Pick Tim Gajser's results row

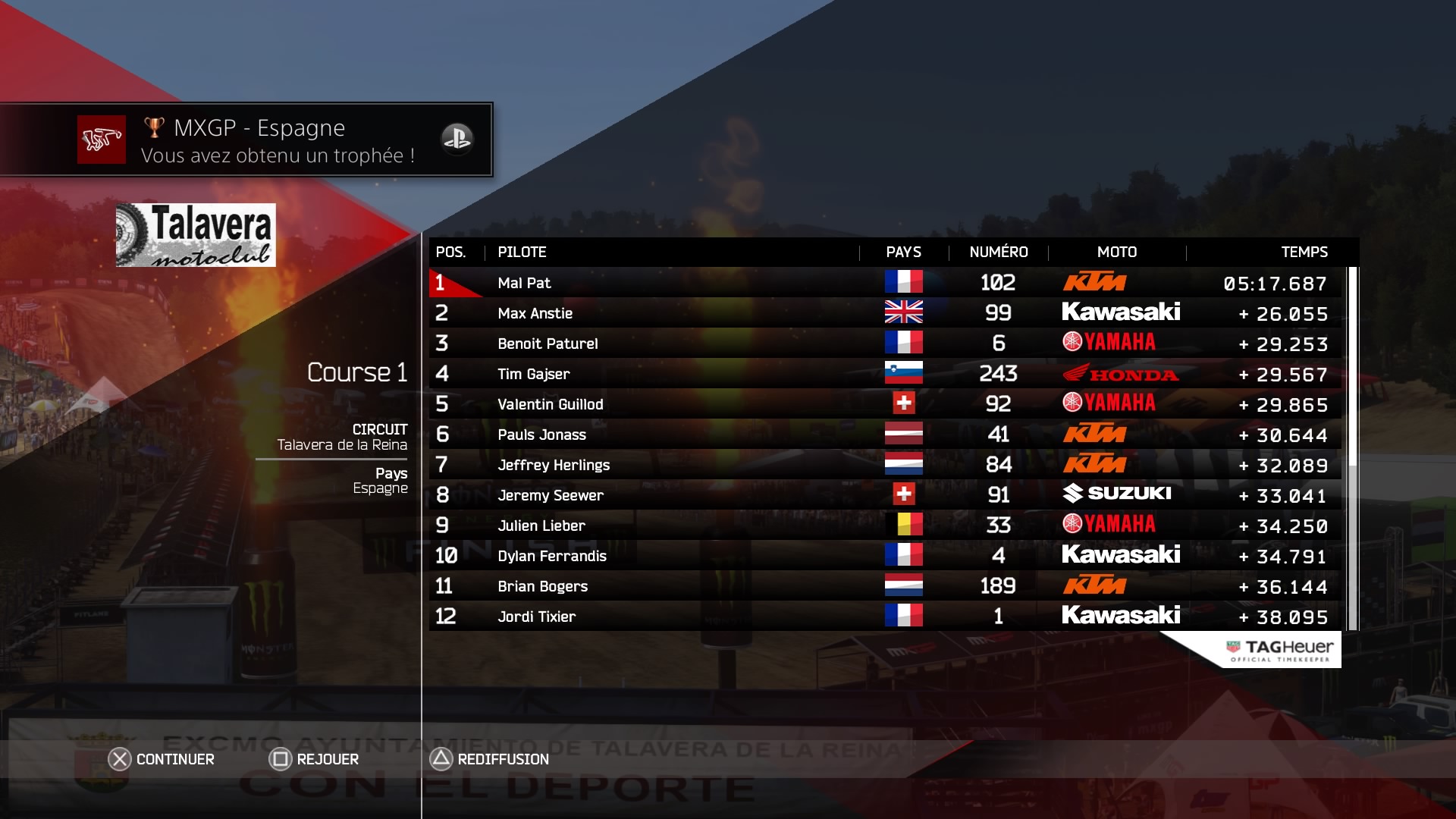click(884, 374)
